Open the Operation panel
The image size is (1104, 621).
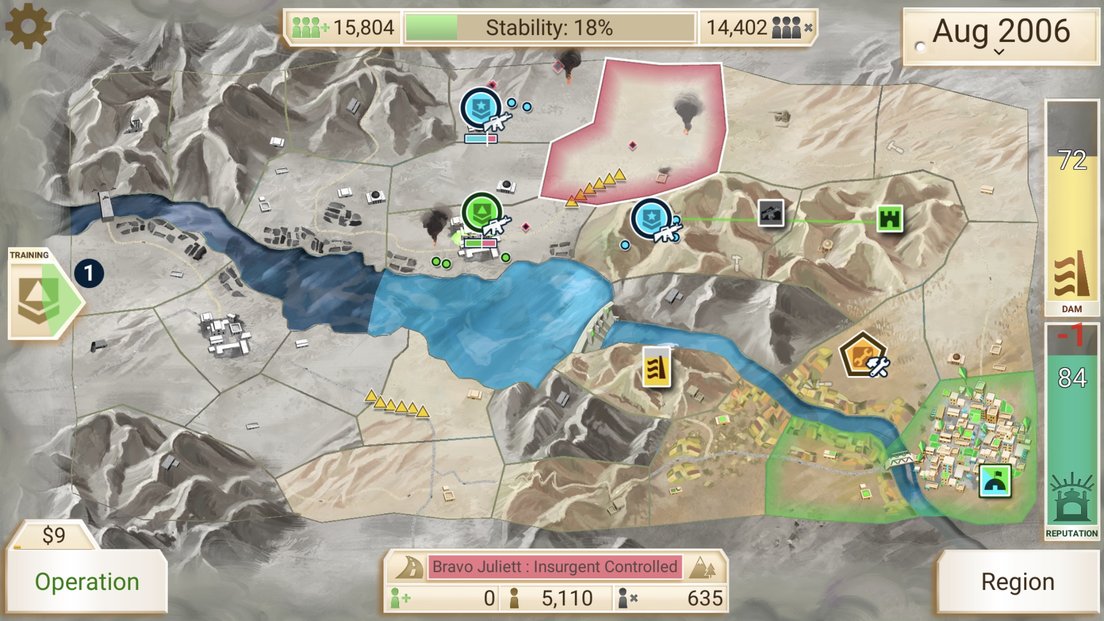pyautogui.click(x=87, y=581)
